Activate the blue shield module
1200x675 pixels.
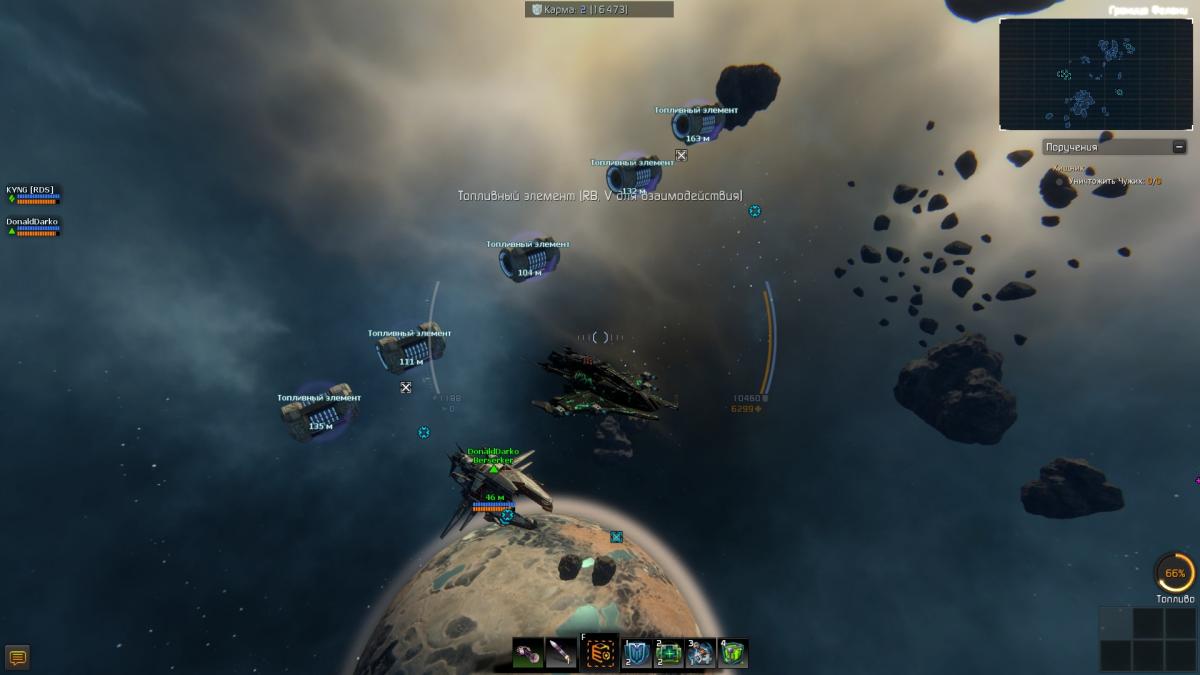coord(637,654)
